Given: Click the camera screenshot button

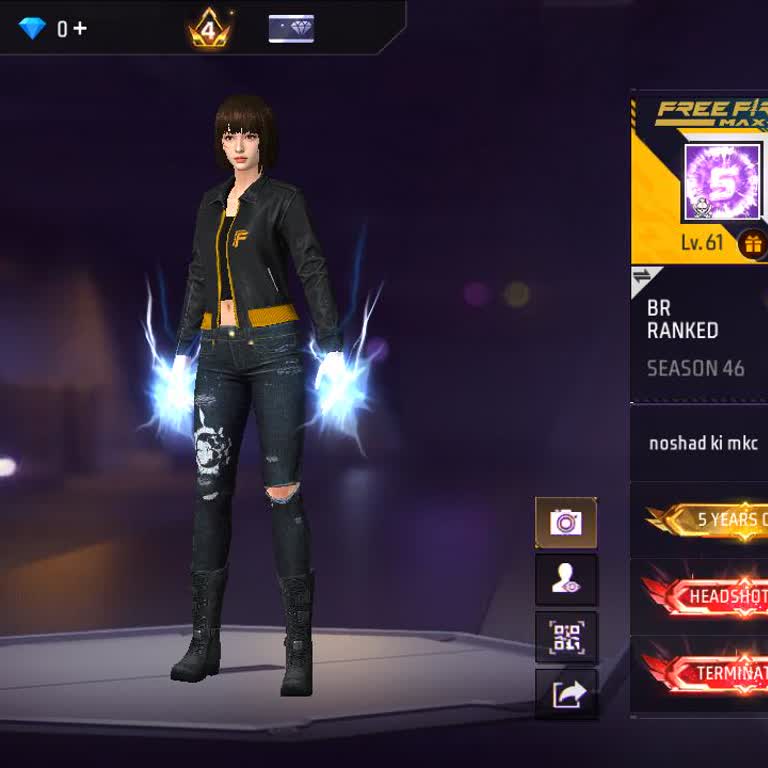Looking at the screenshot, I should click(x=566, y=522).
